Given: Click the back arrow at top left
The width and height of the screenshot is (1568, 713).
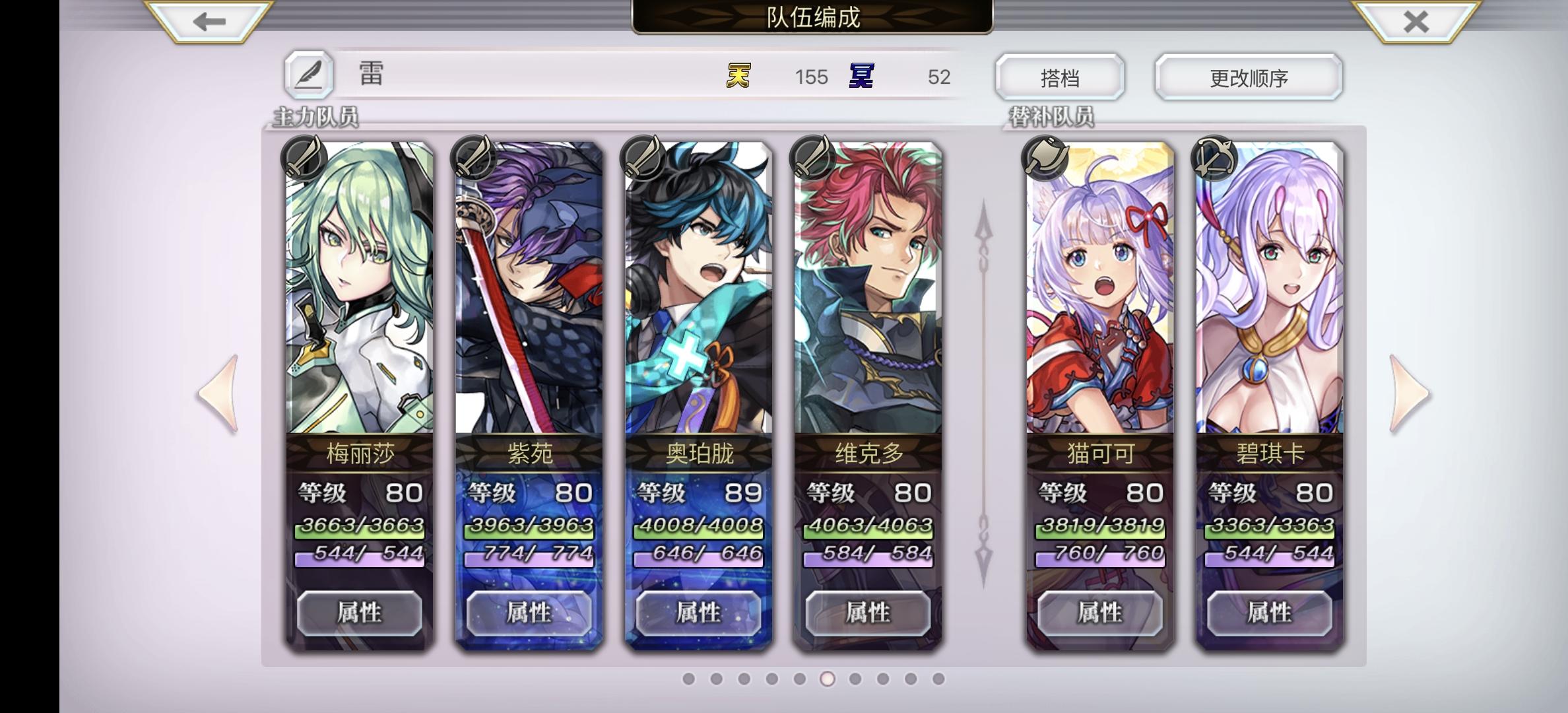Looking at the screenshot, I should [x=205, y=22].
